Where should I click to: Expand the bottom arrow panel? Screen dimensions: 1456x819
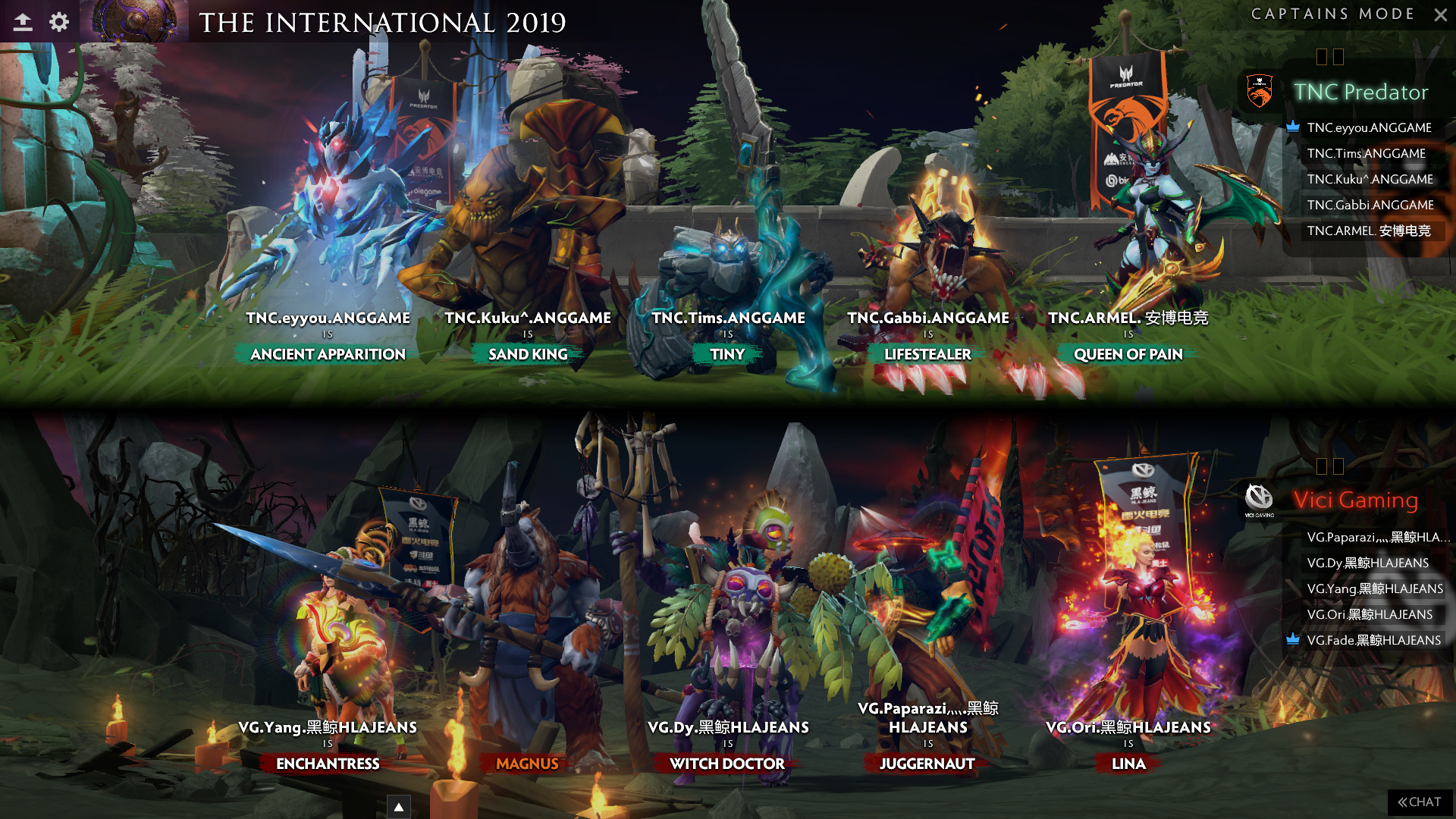tap(398, 807)
